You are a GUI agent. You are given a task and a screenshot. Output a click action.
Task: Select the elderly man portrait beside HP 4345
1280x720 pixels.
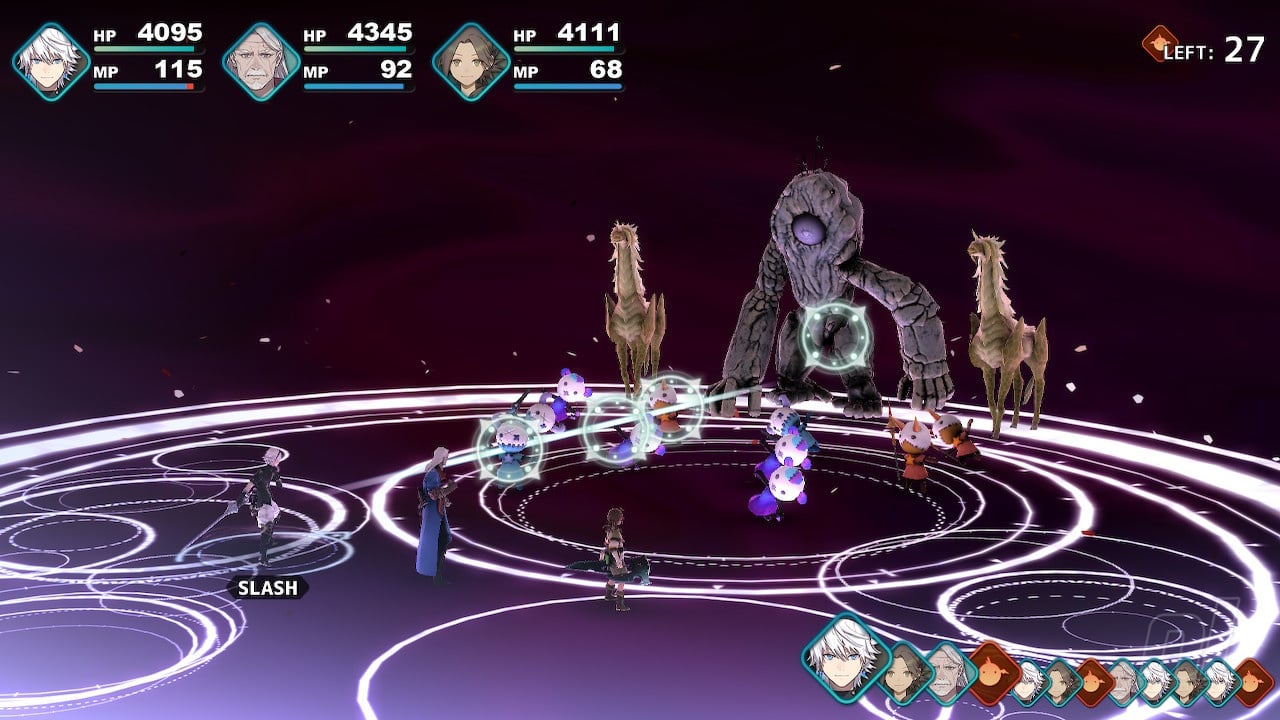[261, 62]
